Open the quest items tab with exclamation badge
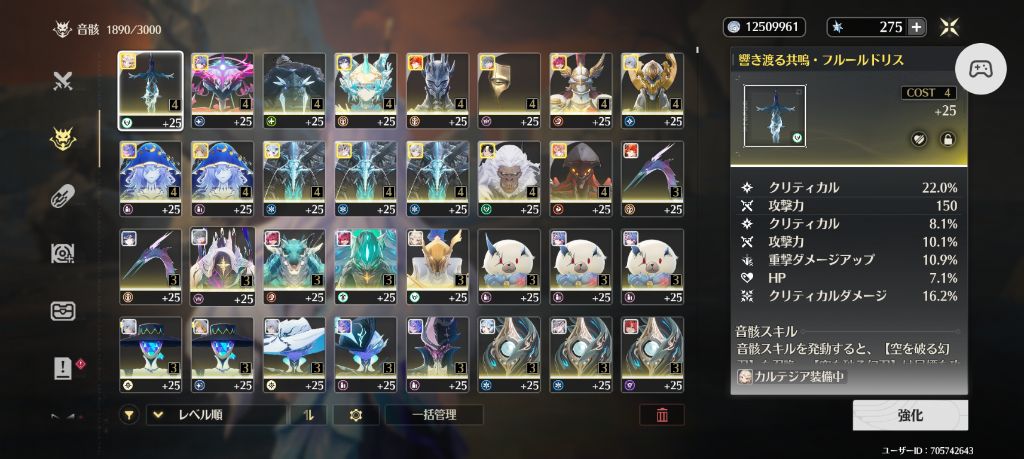Image resolution: width=1024 pixels, height=459 pixels. point(63,368)
